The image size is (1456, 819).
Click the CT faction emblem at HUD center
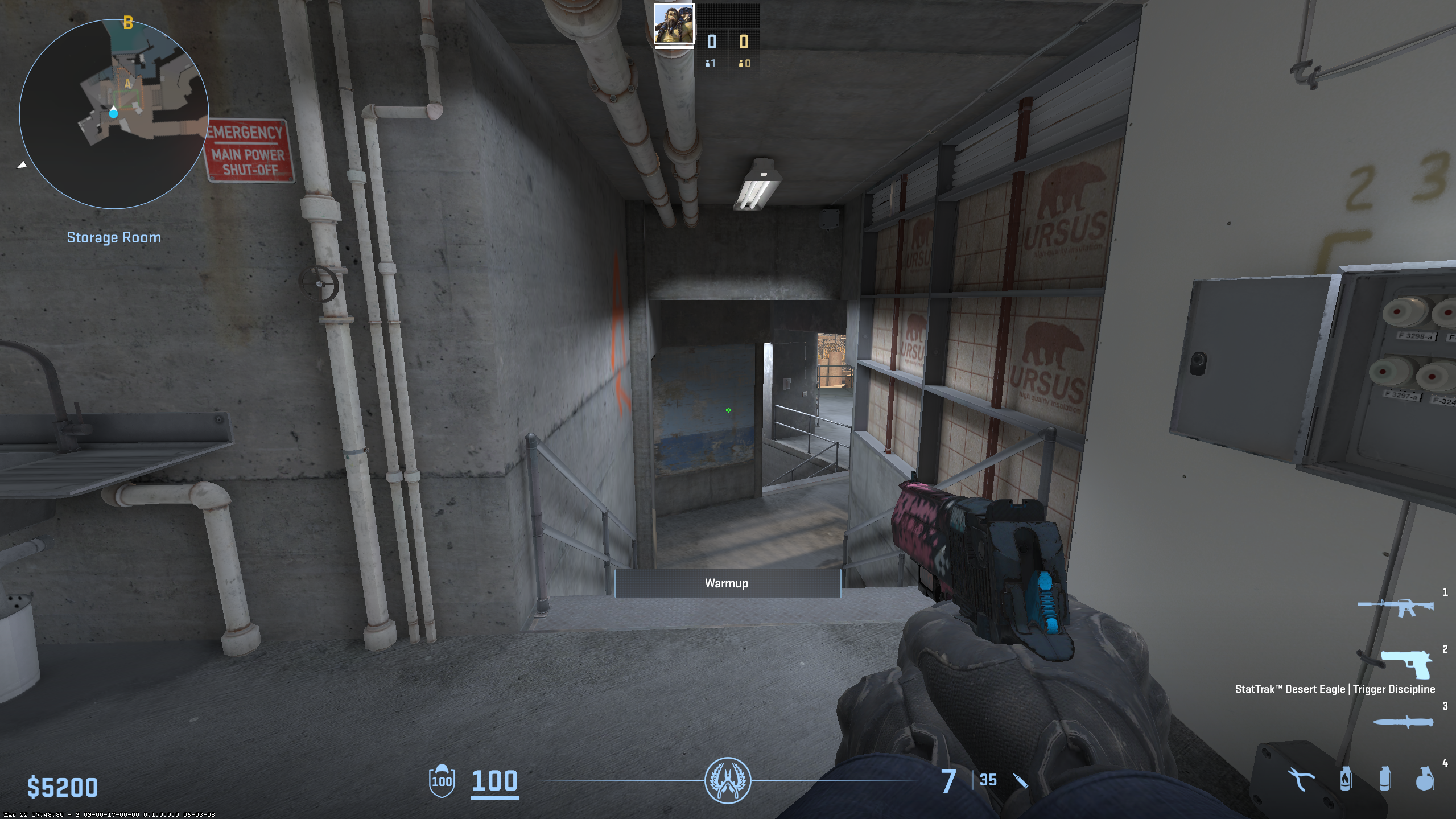(x=728, y=781)
